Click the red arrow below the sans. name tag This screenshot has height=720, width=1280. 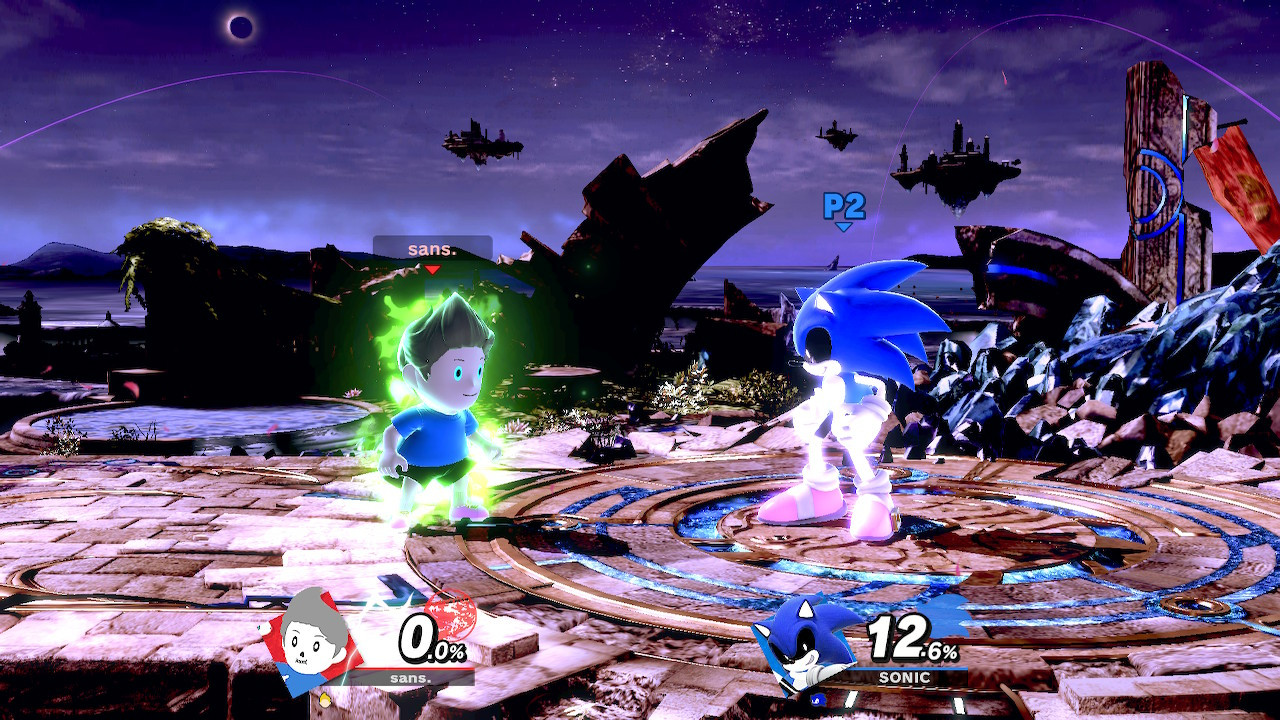pos(432,270)
